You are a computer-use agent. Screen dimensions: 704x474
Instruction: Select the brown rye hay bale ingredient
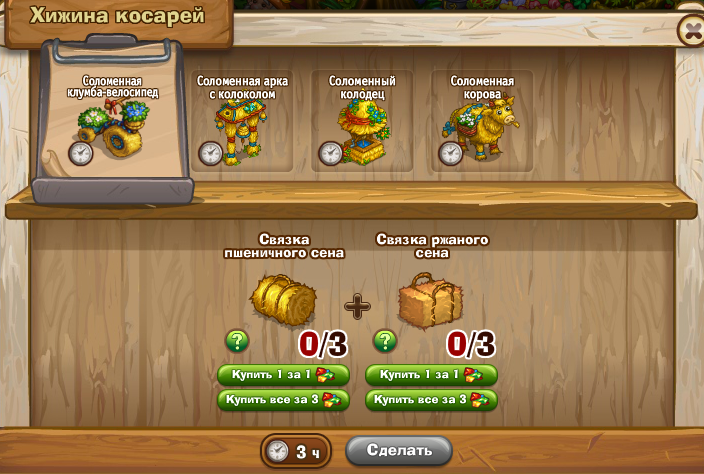(x=430, y=300)
